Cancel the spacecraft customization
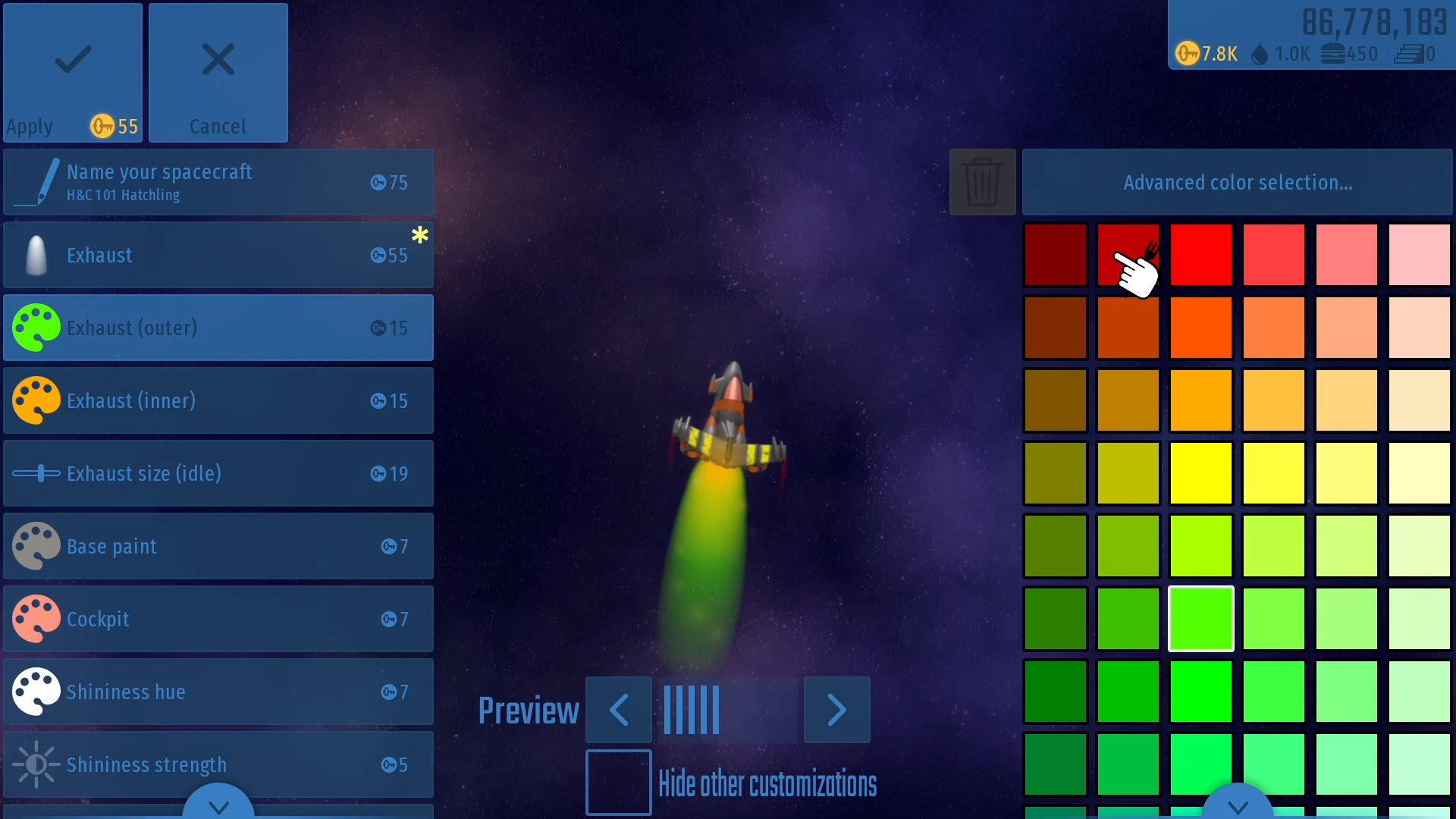Screen dimensions: 1456x819 click(218, 72)
